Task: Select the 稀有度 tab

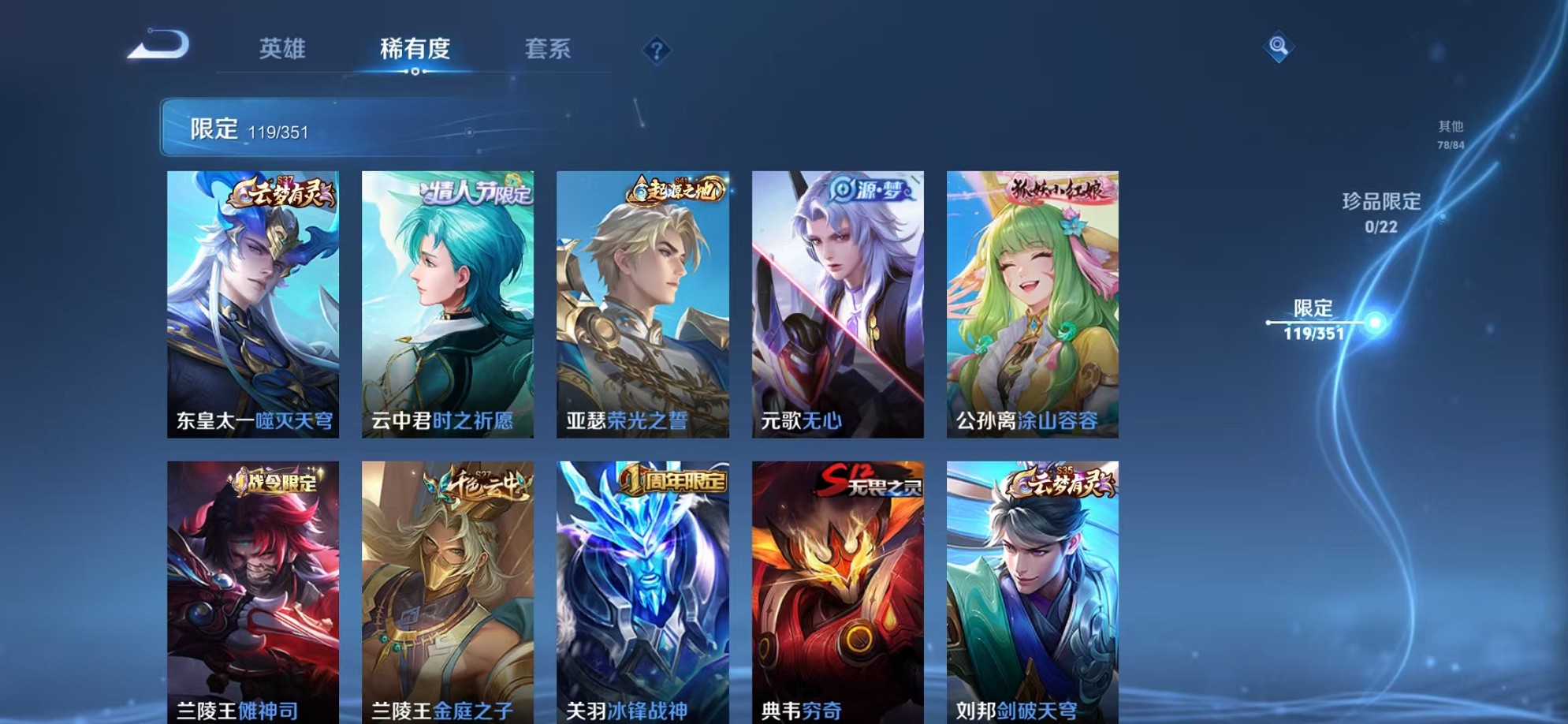Action: point(415,49)
